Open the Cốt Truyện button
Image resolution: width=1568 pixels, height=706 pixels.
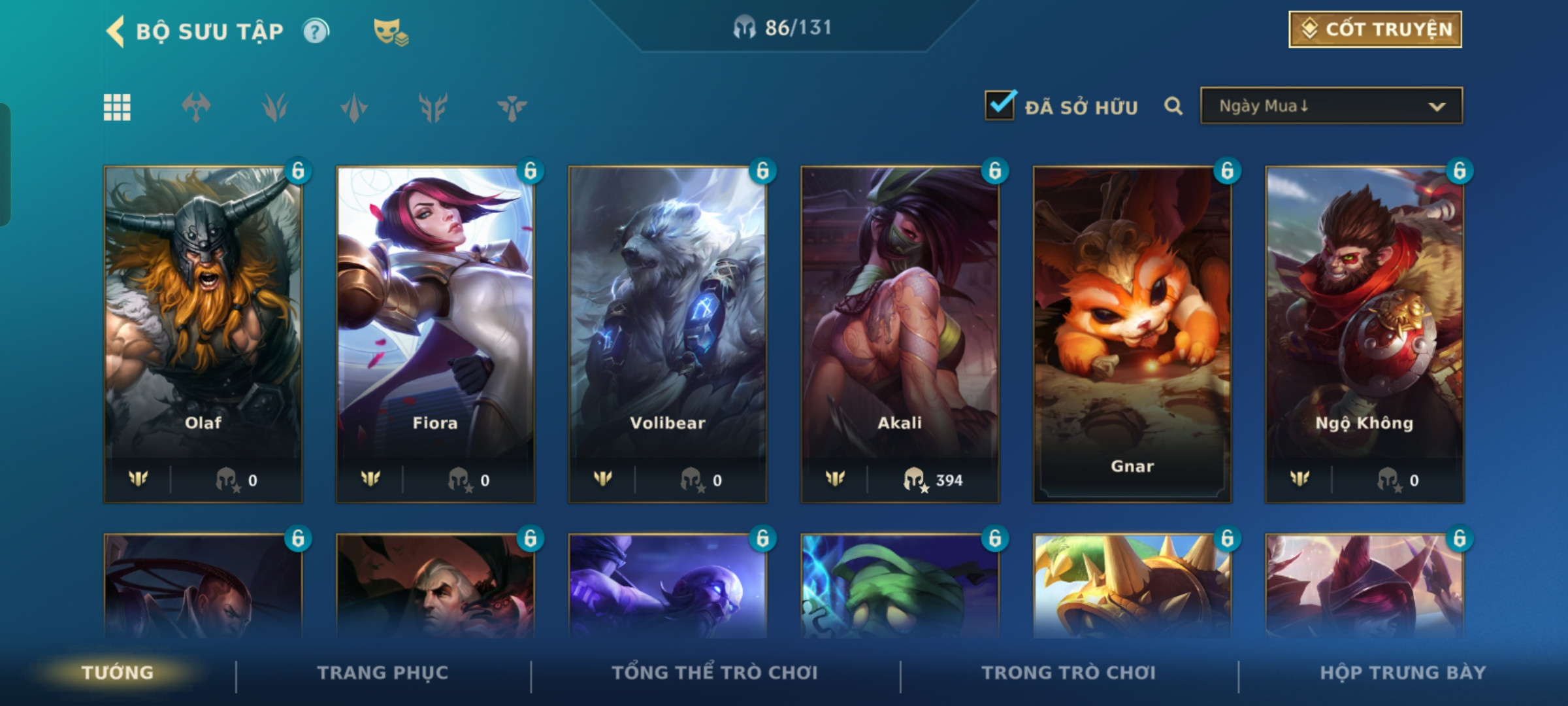pyautogui.click(x=1375, y=29)
